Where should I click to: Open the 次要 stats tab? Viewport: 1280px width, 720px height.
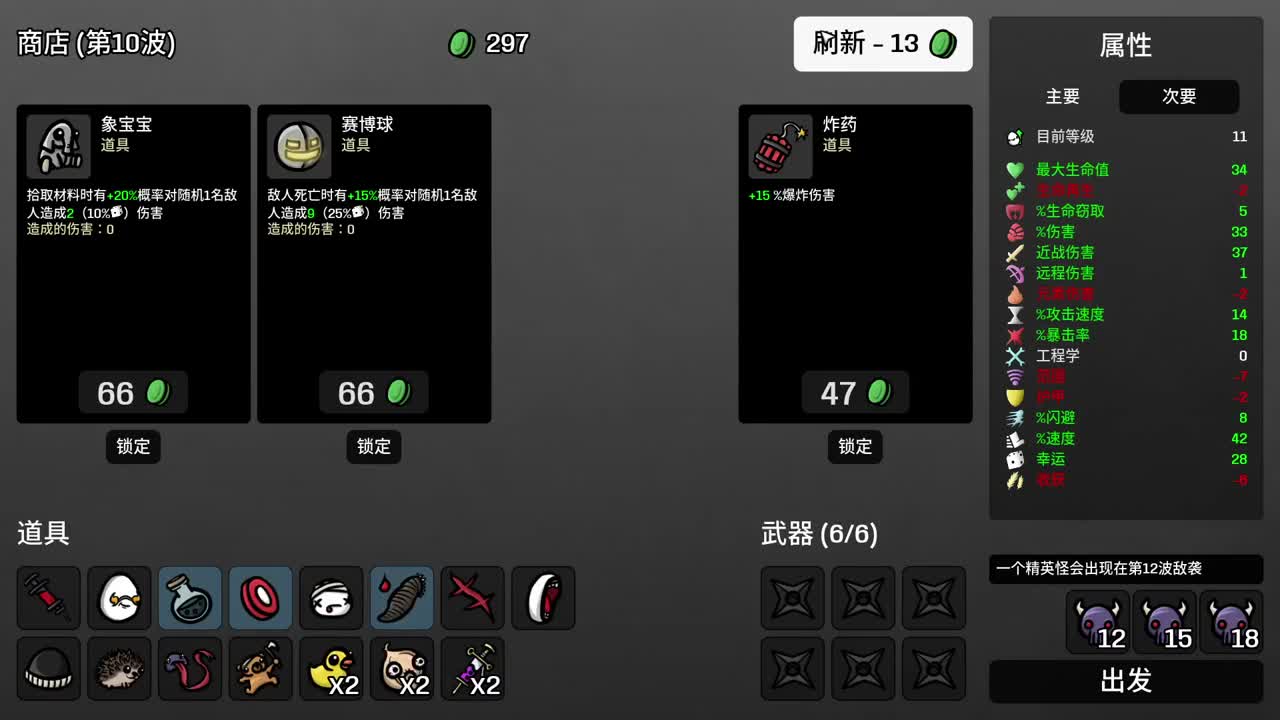coord(1179,97)
